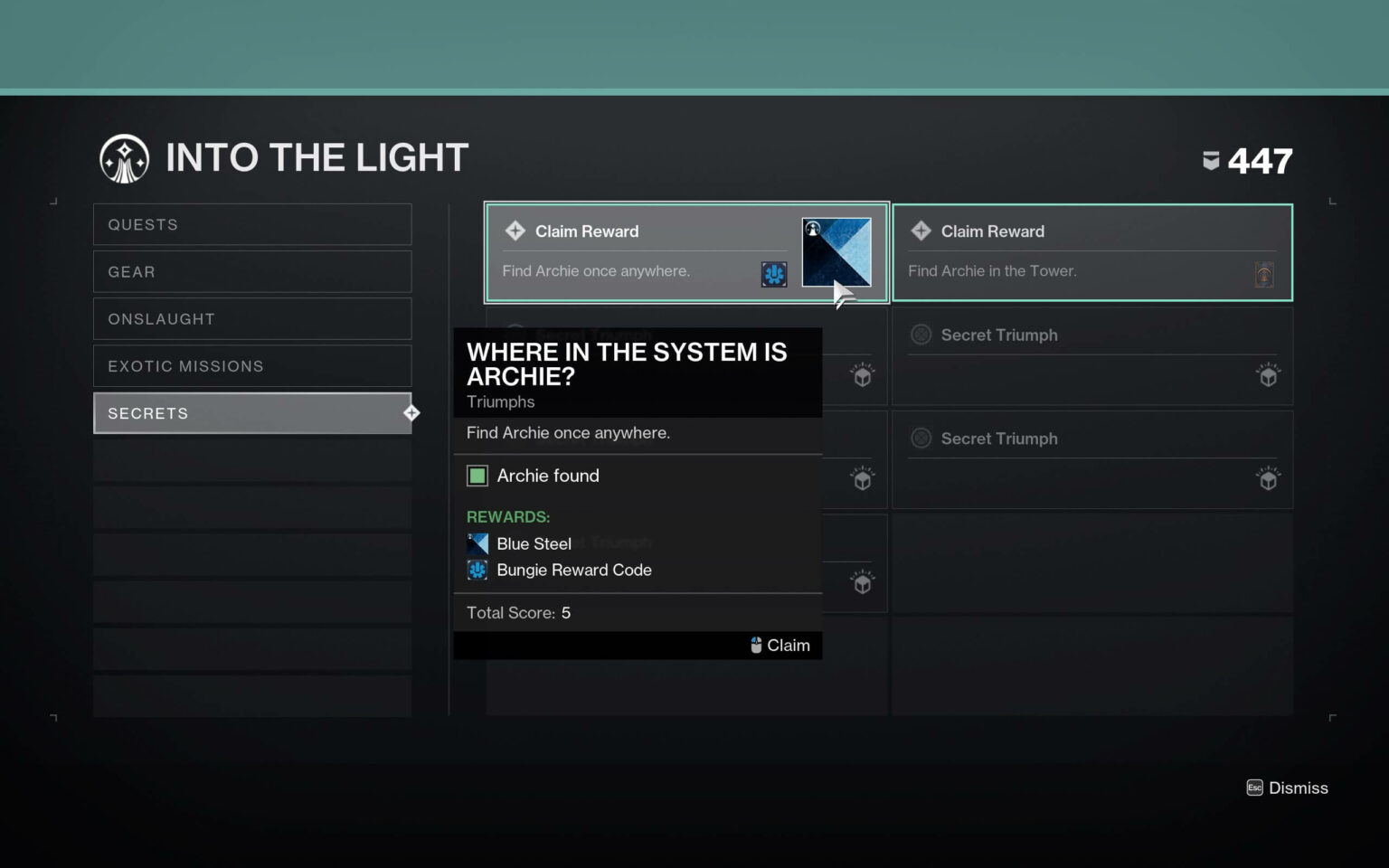Click the blue Bungie Reward Code icon on left card
This screenshot has height=868, width=1389.
pos(773,274)
